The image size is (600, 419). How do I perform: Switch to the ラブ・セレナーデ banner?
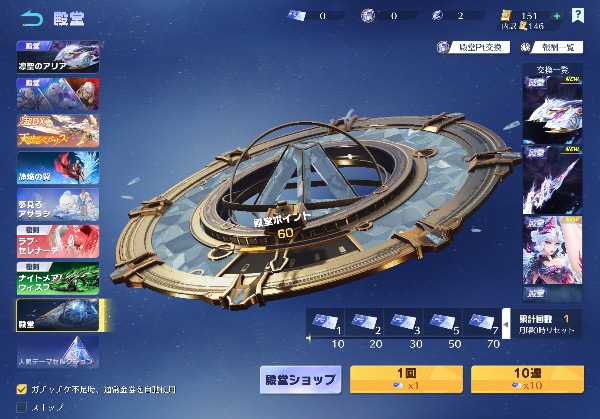pyautogui.click(x=58, y=240)
